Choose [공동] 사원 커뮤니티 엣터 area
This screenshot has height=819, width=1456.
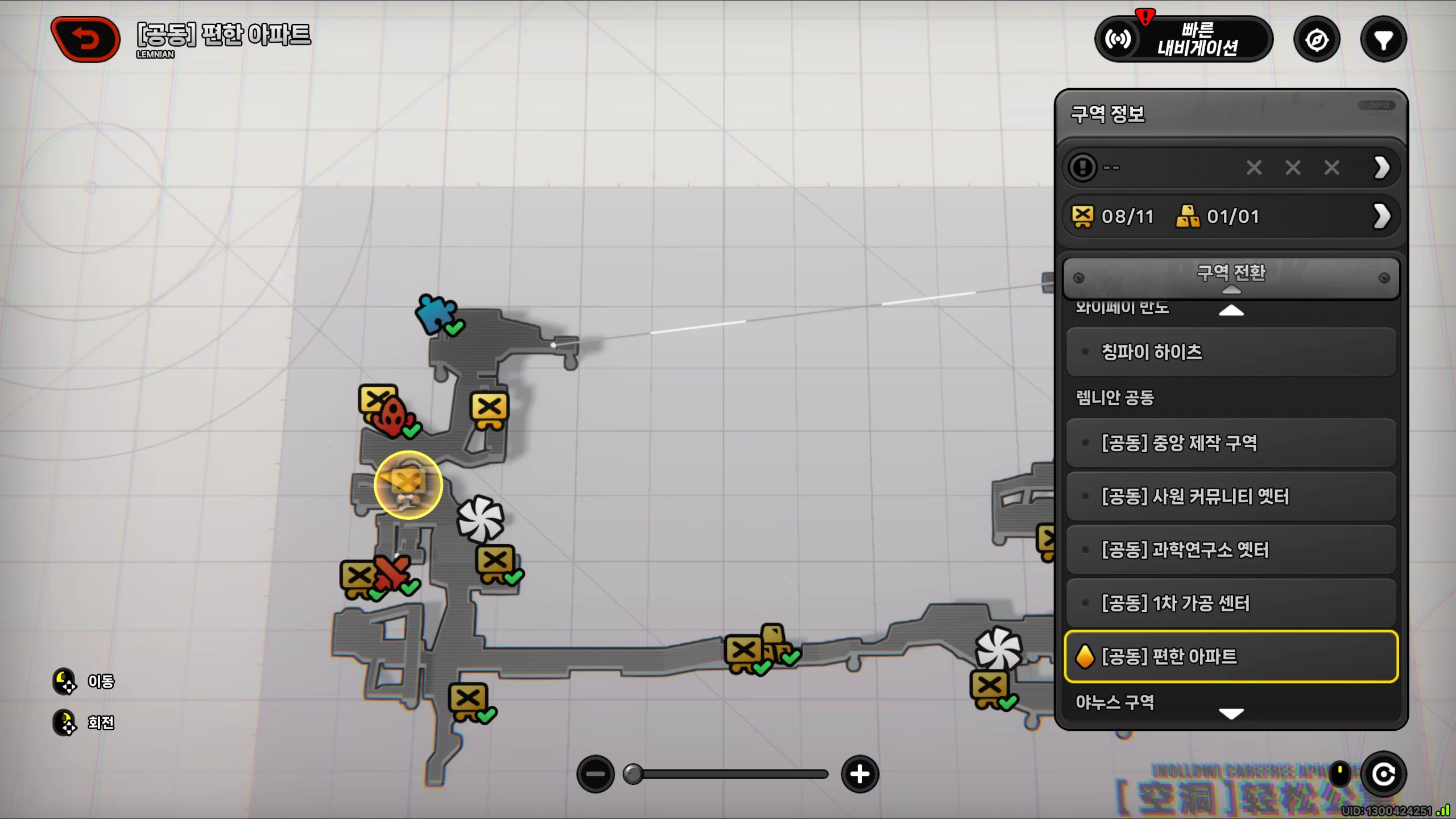click(x=1231, y=496)
